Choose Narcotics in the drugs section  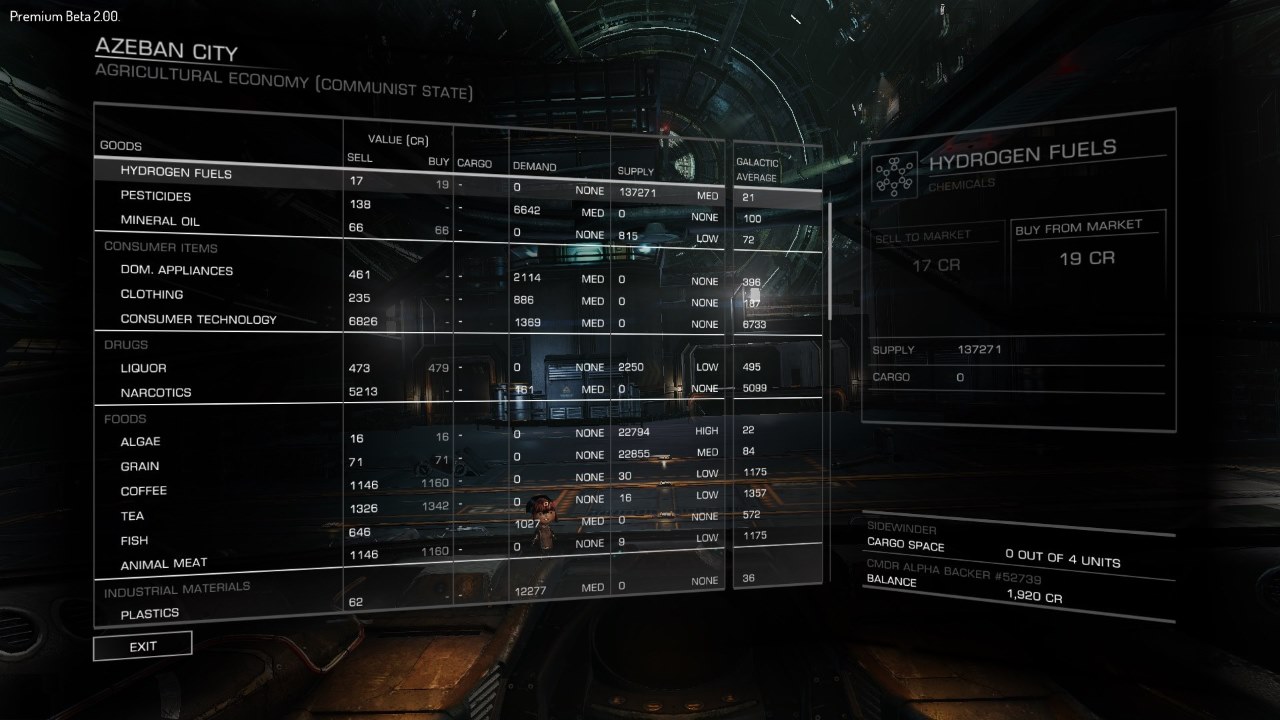(155, 393)
